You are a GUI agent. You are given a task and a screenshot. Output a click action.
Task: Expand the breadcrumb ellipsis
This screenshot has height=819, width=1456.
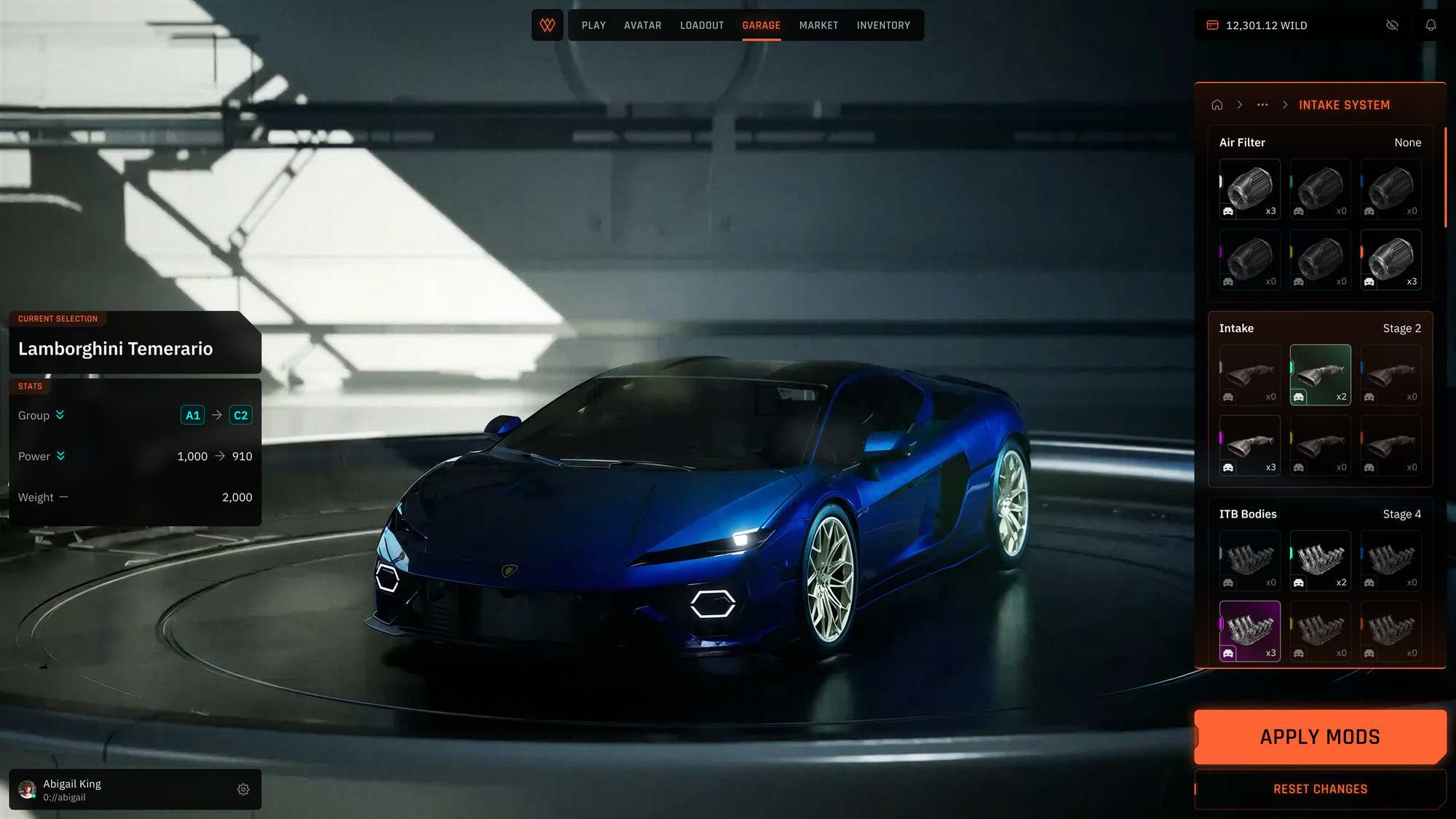(x=1262, y=105)
